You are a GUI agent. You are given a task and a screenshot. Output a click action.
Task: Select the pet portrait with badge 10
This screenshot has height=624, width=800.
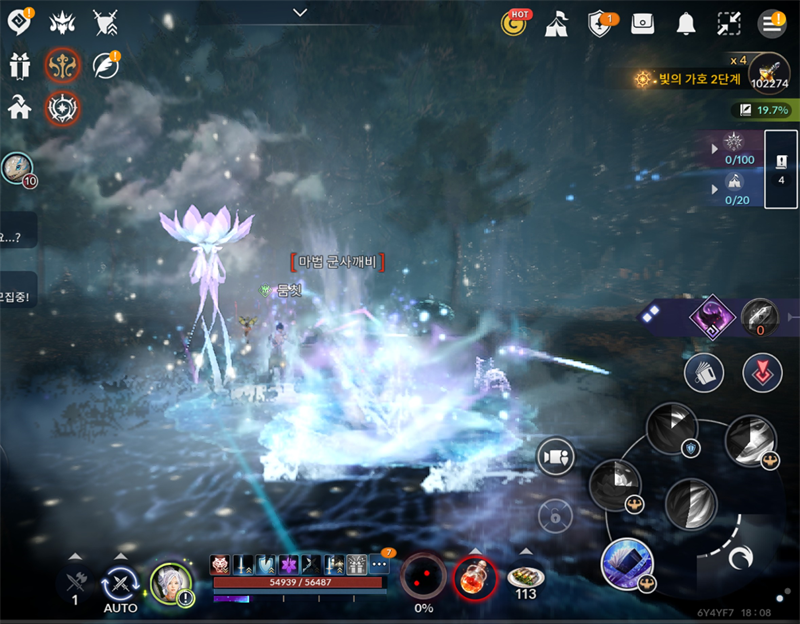click(16, 168)
